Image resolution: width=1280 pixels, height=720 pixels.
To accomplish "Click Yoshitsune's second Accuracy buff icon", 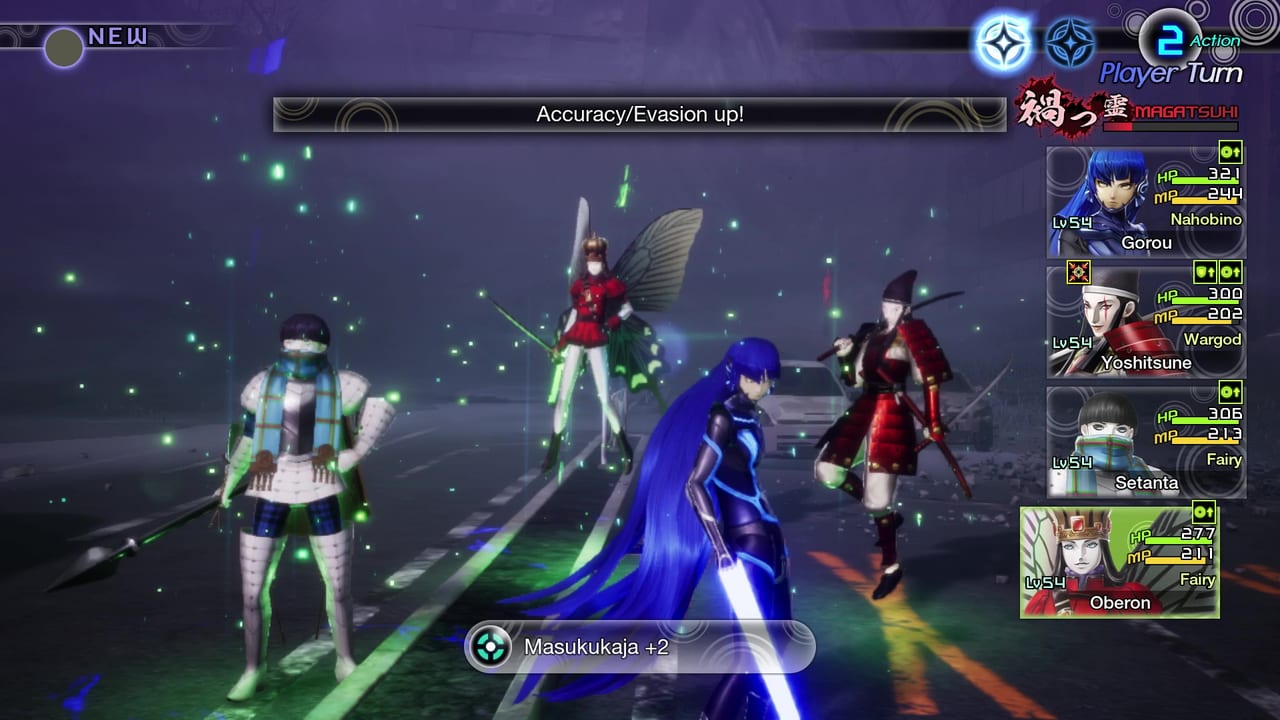I will [1230, 273].
